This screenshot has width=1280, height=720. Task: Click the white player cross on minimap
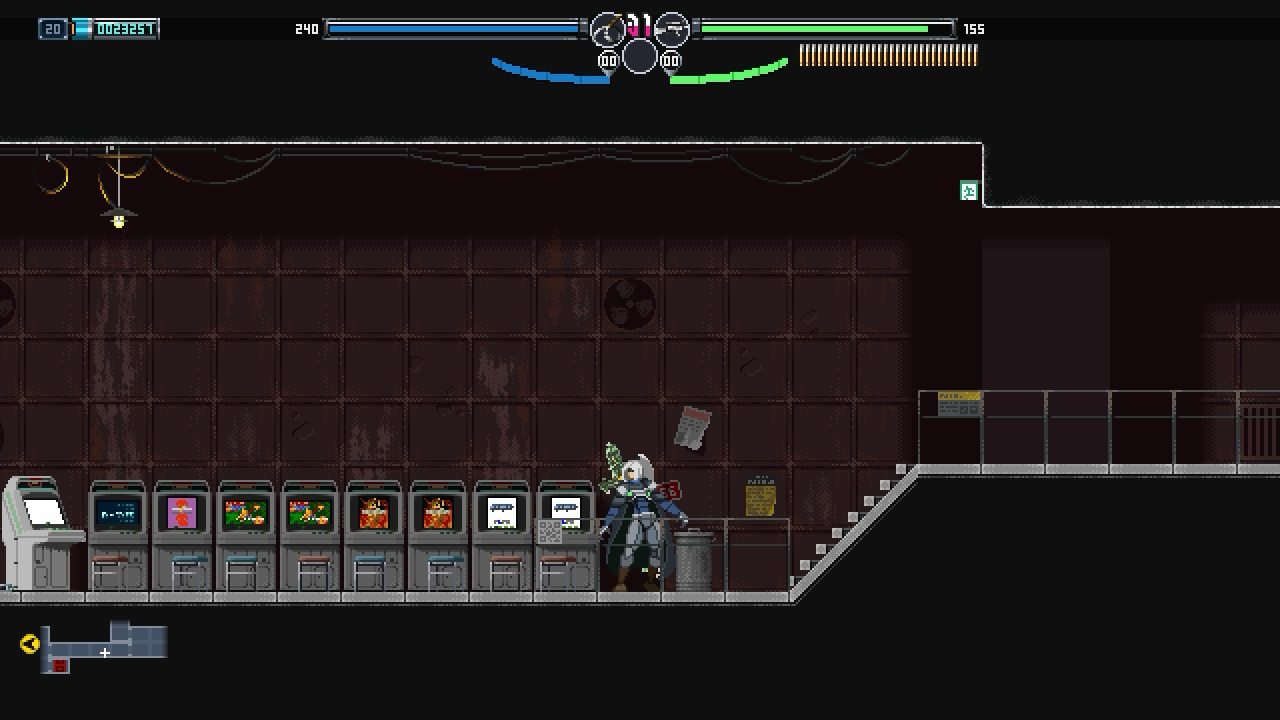pyautogui.click(x=104, y=653)
